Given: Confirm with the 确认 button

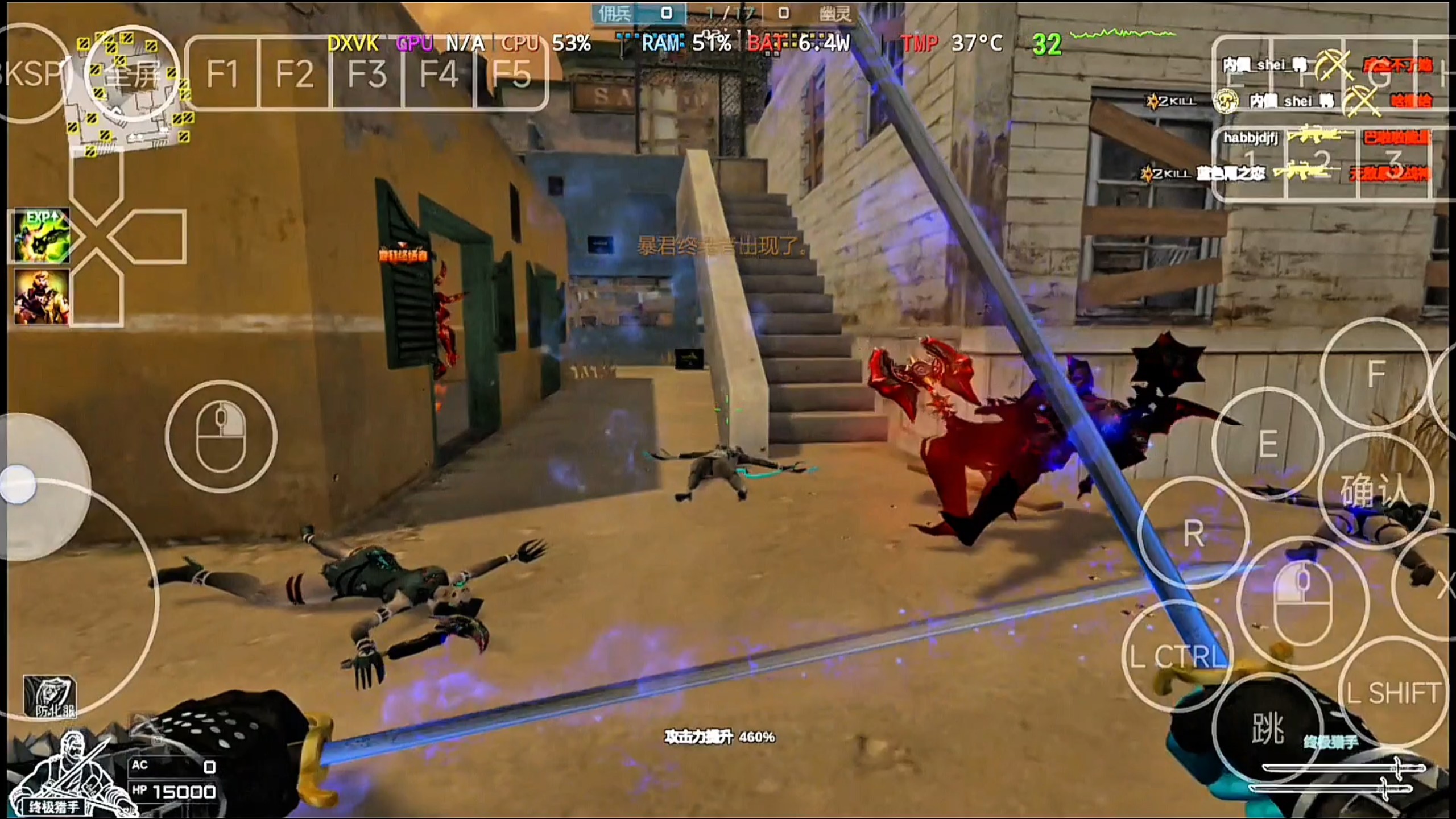Looking at the screenshot, I should point(1375,490).
